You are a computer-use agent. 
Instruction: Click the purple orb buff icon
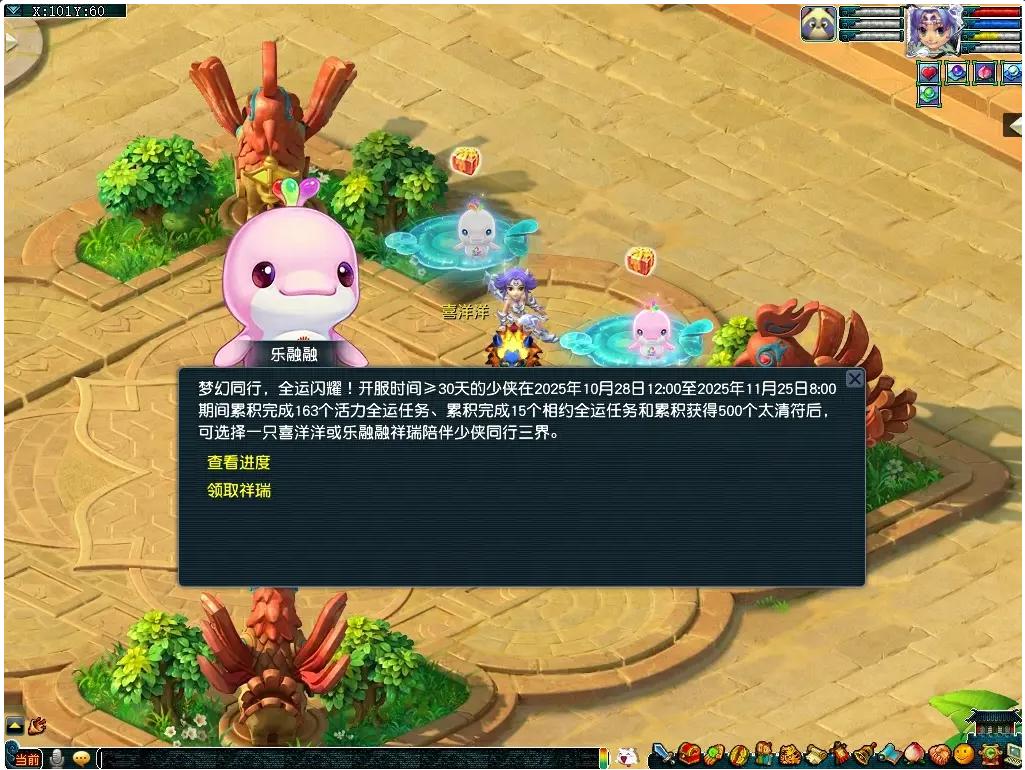[958, 72]
